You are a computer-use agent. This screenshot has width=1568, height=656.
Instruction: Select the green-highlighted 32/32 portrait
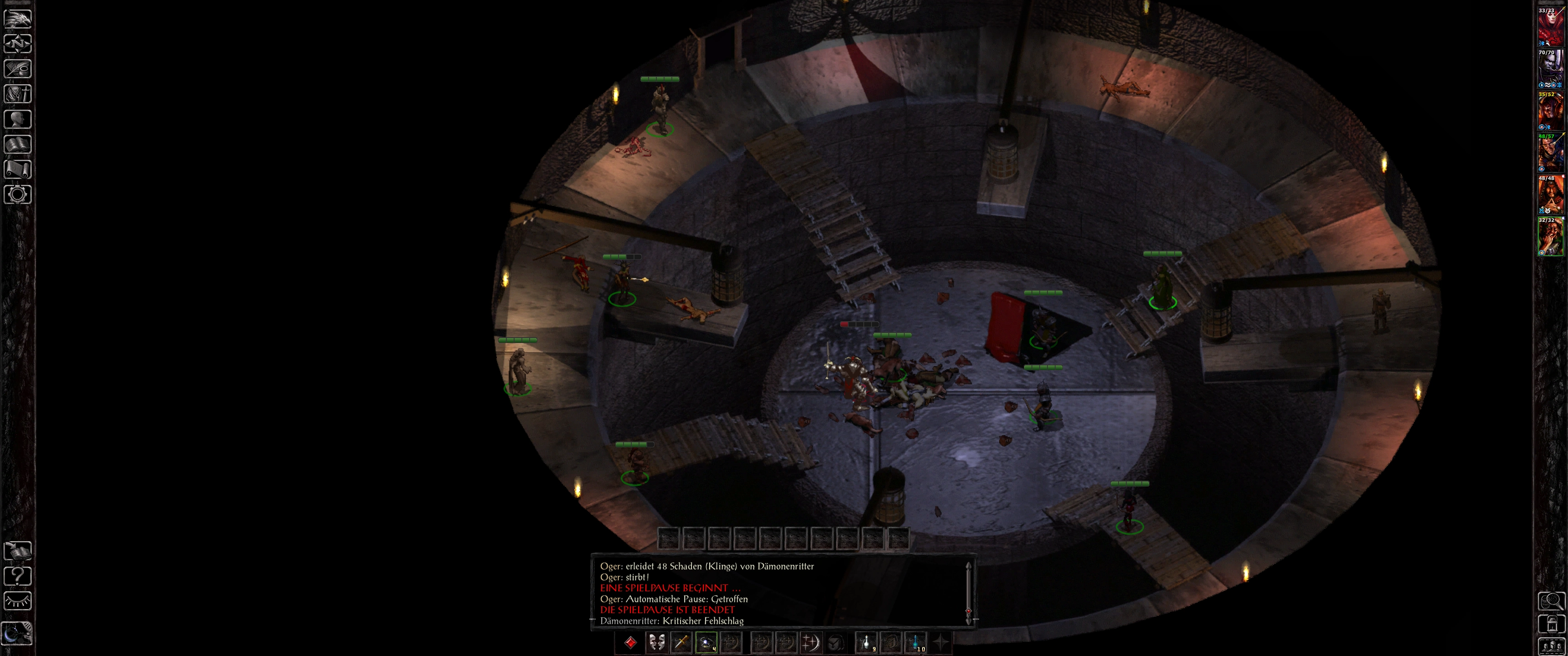click(x=1550, y=237)
